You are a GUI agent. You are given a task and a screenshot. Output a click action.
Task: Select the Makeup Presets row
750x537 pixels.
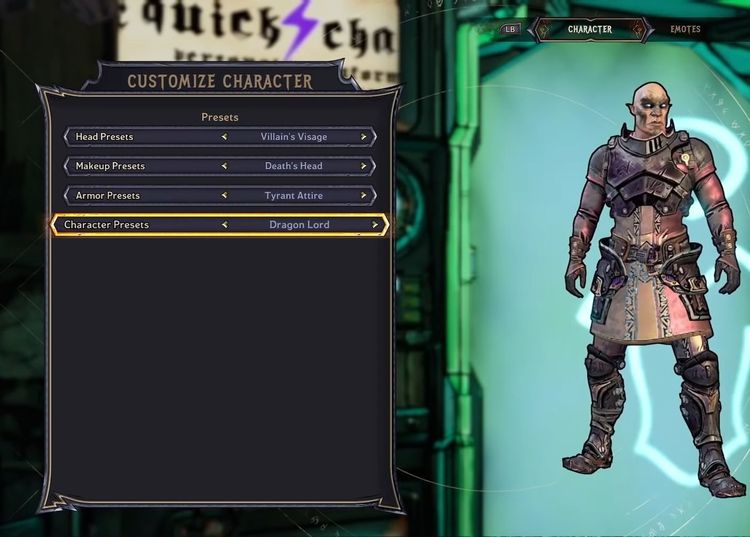[x=140, y=166]
